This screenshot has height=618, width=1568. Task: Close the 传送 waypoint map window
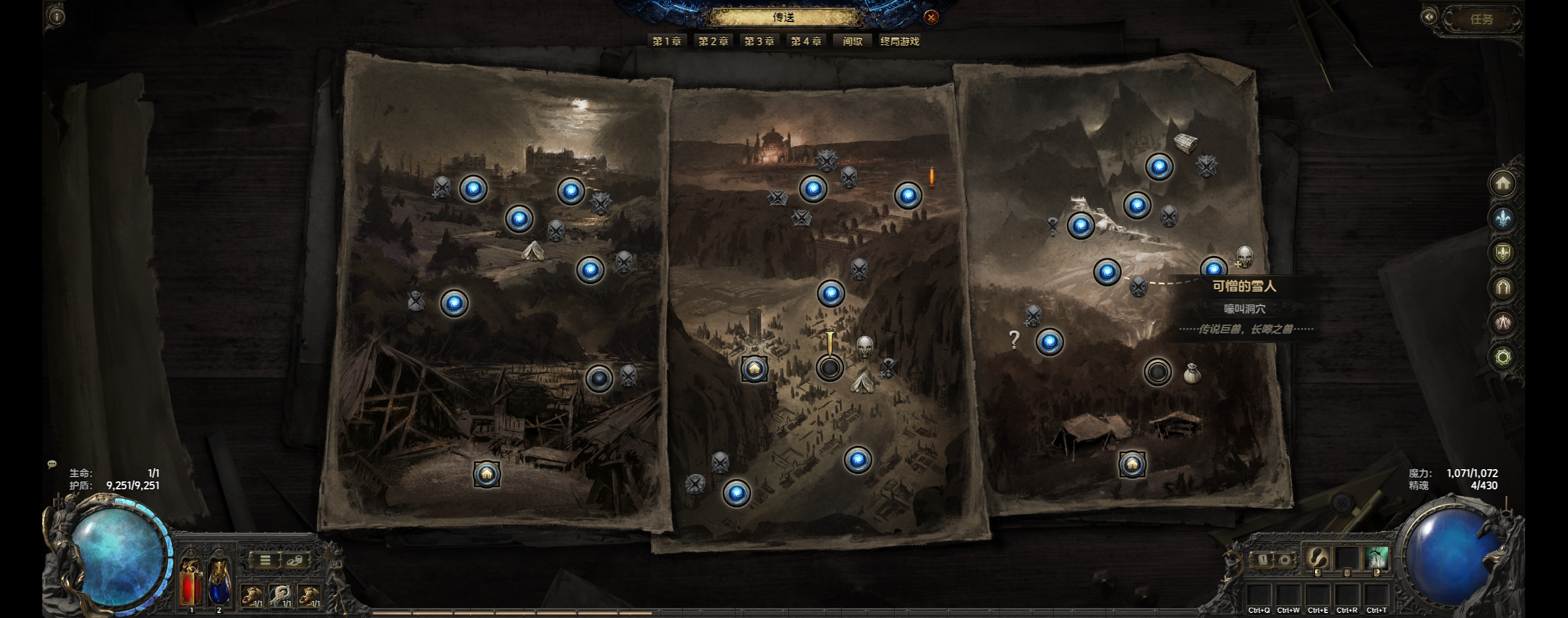931,17
